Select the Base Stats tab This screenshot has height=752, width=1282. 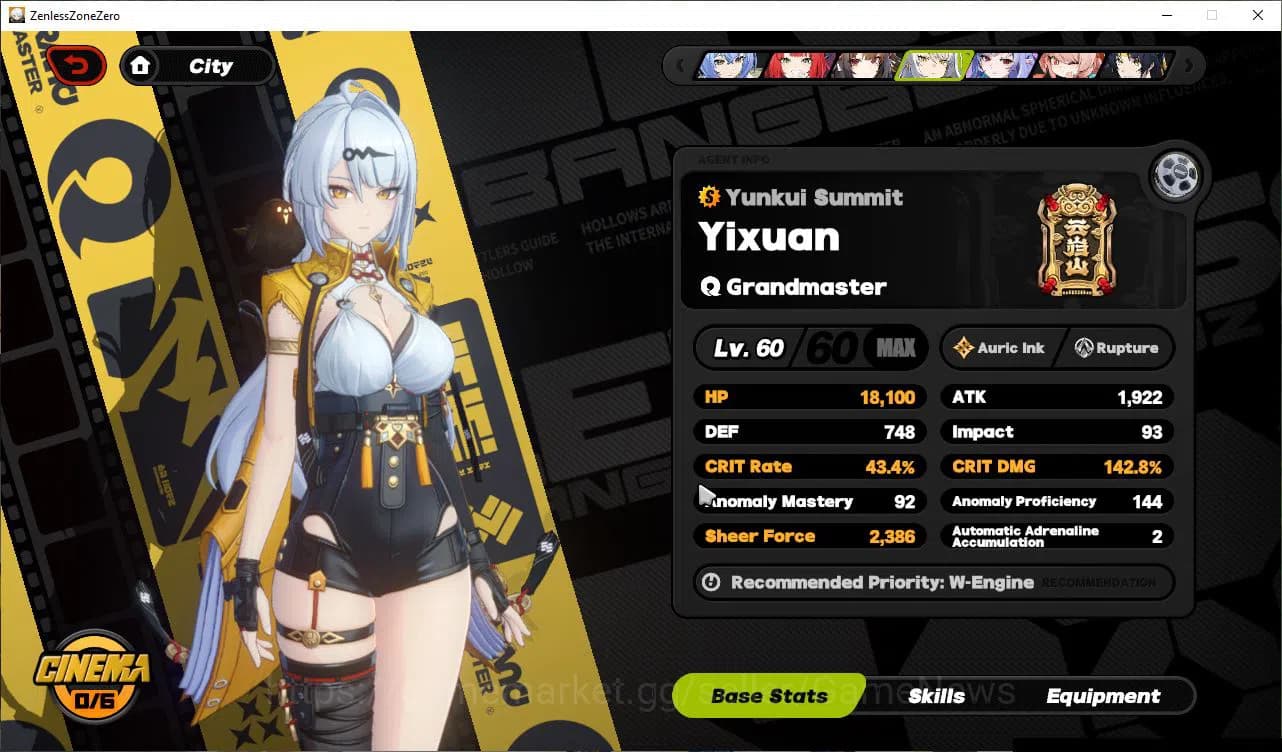770,695
